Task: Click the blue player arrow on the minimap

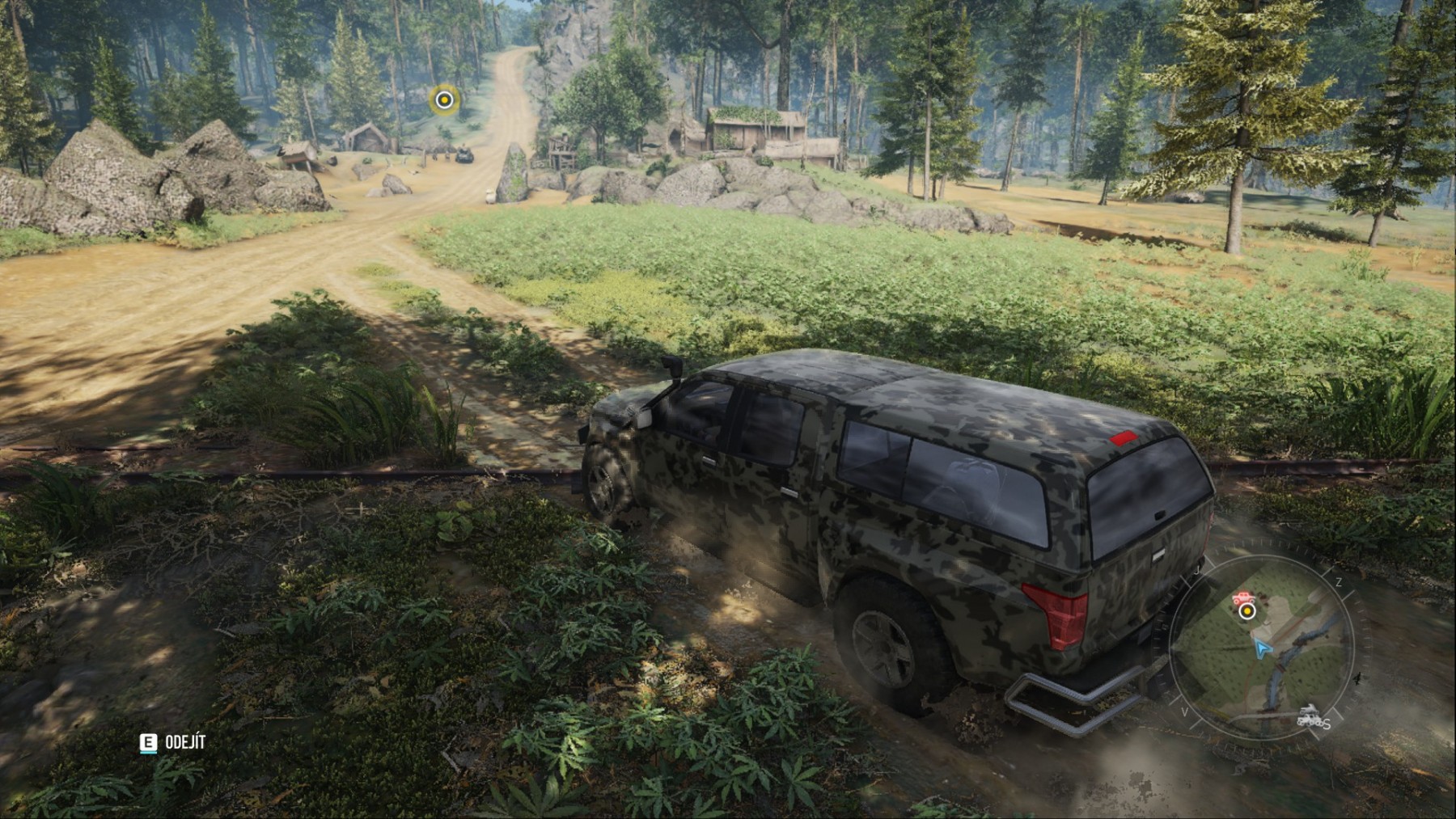Action: [1261, 647]
